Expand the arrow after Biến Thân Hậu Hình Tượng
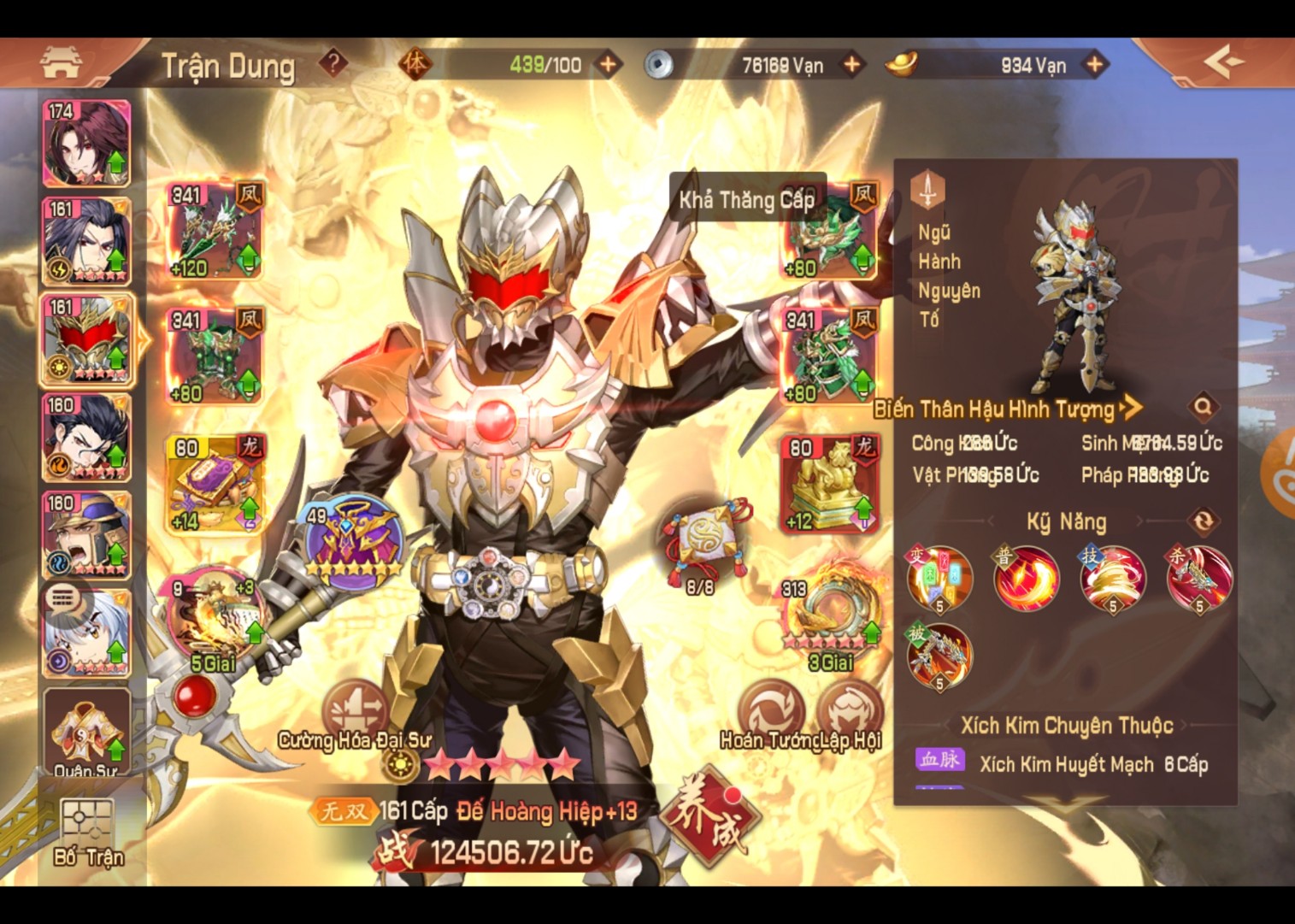The width and height of the screenshot is (1295, 924). click(x=1130, y=409)
